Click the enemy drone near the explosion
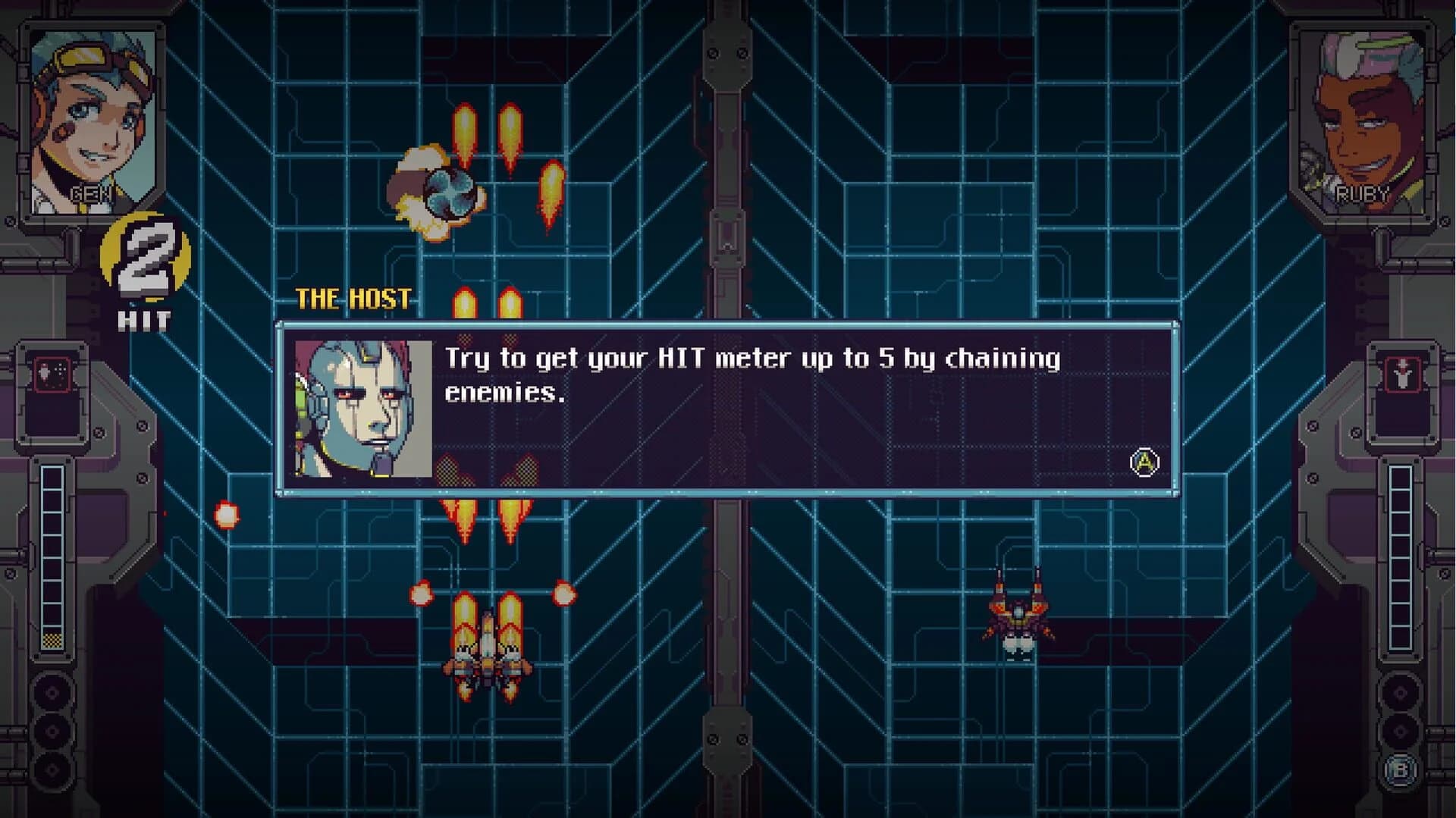Viewport: 1456px width, 818px height. pos(453,196)
